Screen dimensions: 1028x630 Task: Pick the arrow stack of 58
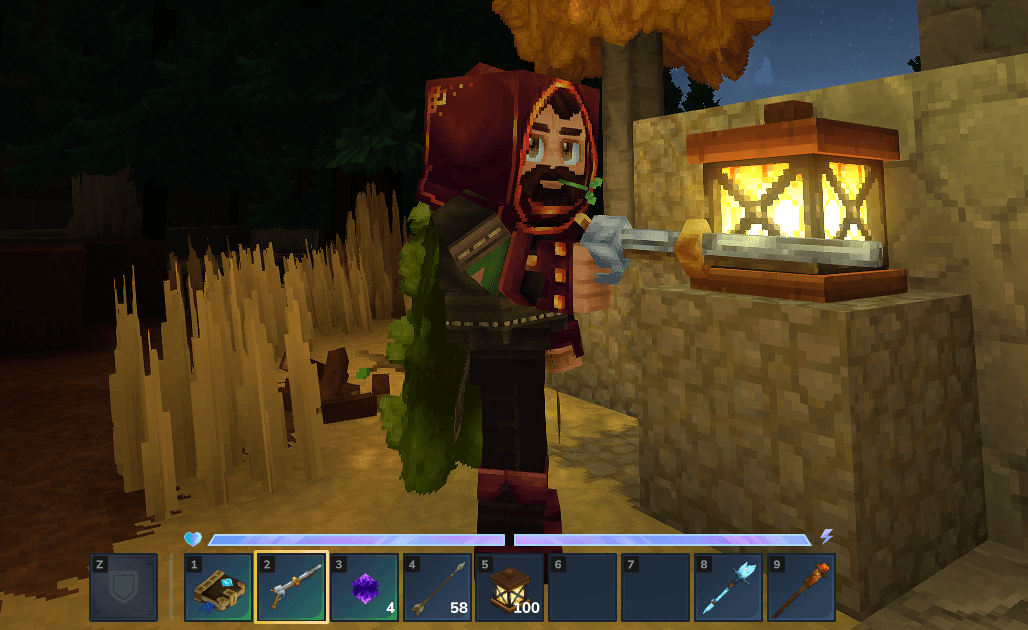[x=437, y=588]
